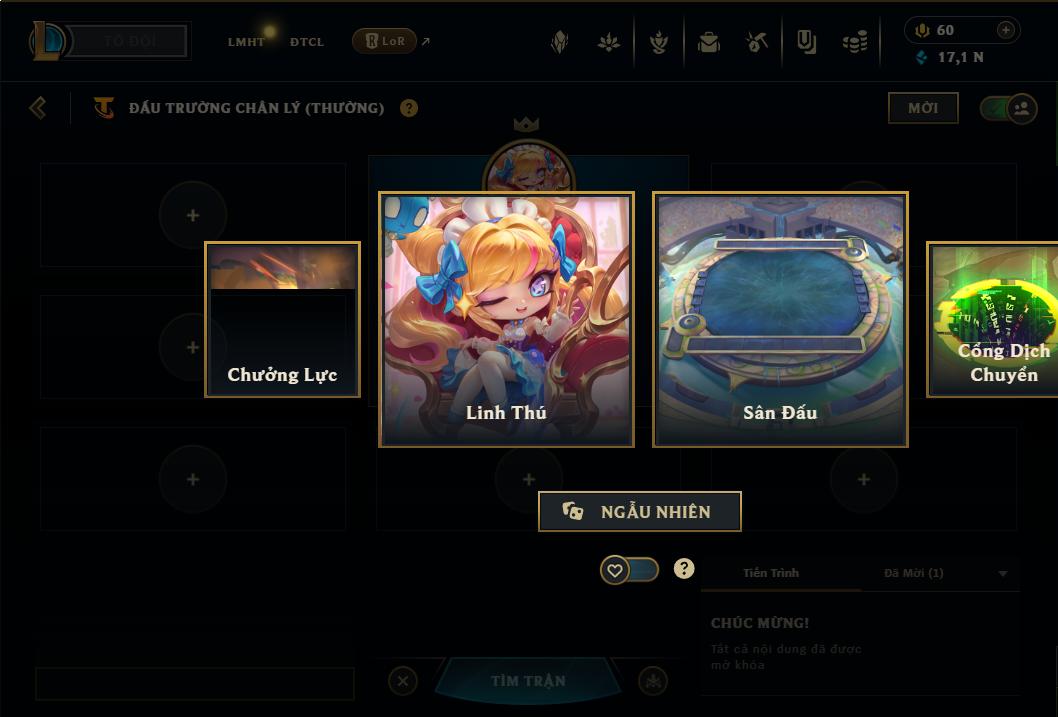Open the briefcase collection icon
Screen dimensions: 1058x717
[709, 42]
